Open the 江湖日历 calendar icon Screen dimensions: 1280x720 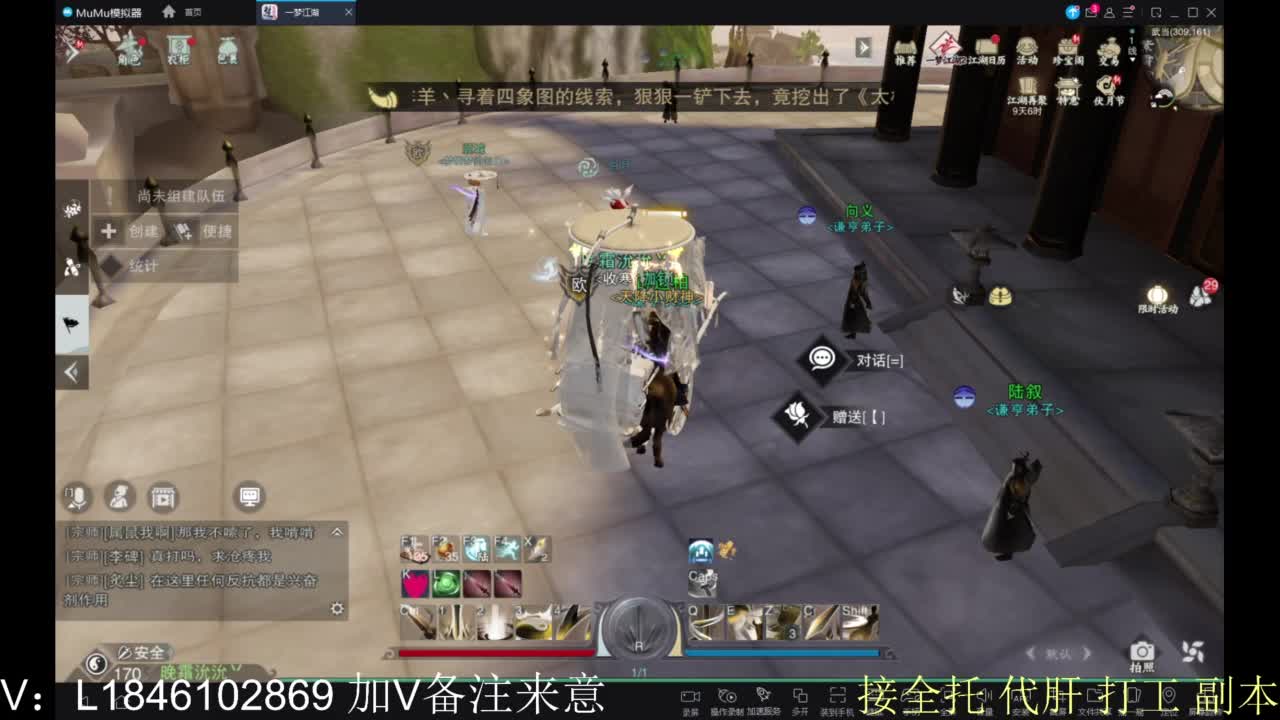tap(985, 48)
